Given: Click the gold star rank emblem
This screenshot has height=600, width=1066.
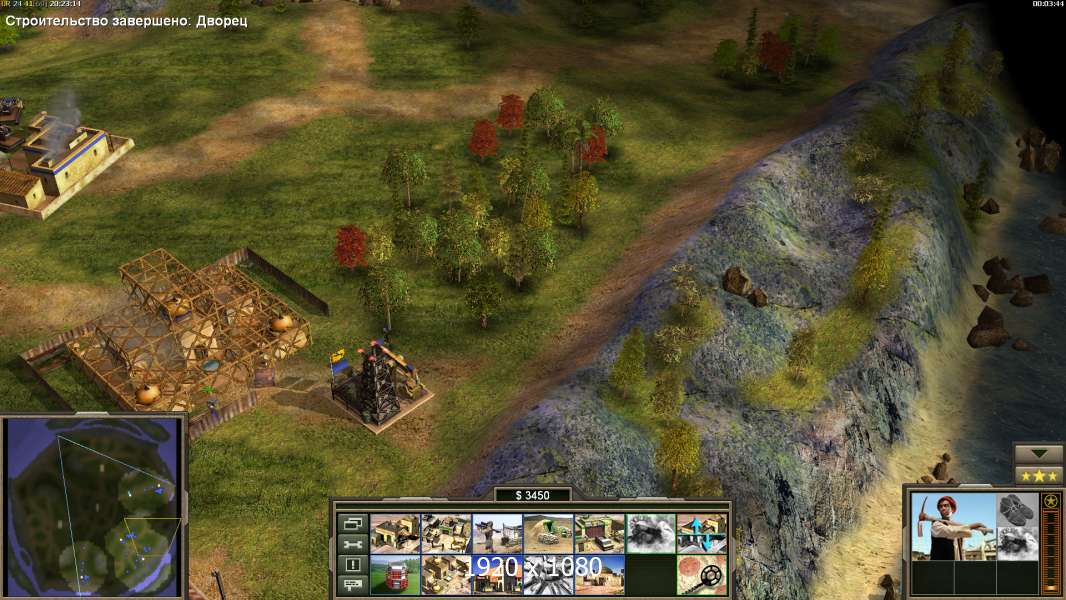Looking at the screenshot, I should (x=1051, y=501).
